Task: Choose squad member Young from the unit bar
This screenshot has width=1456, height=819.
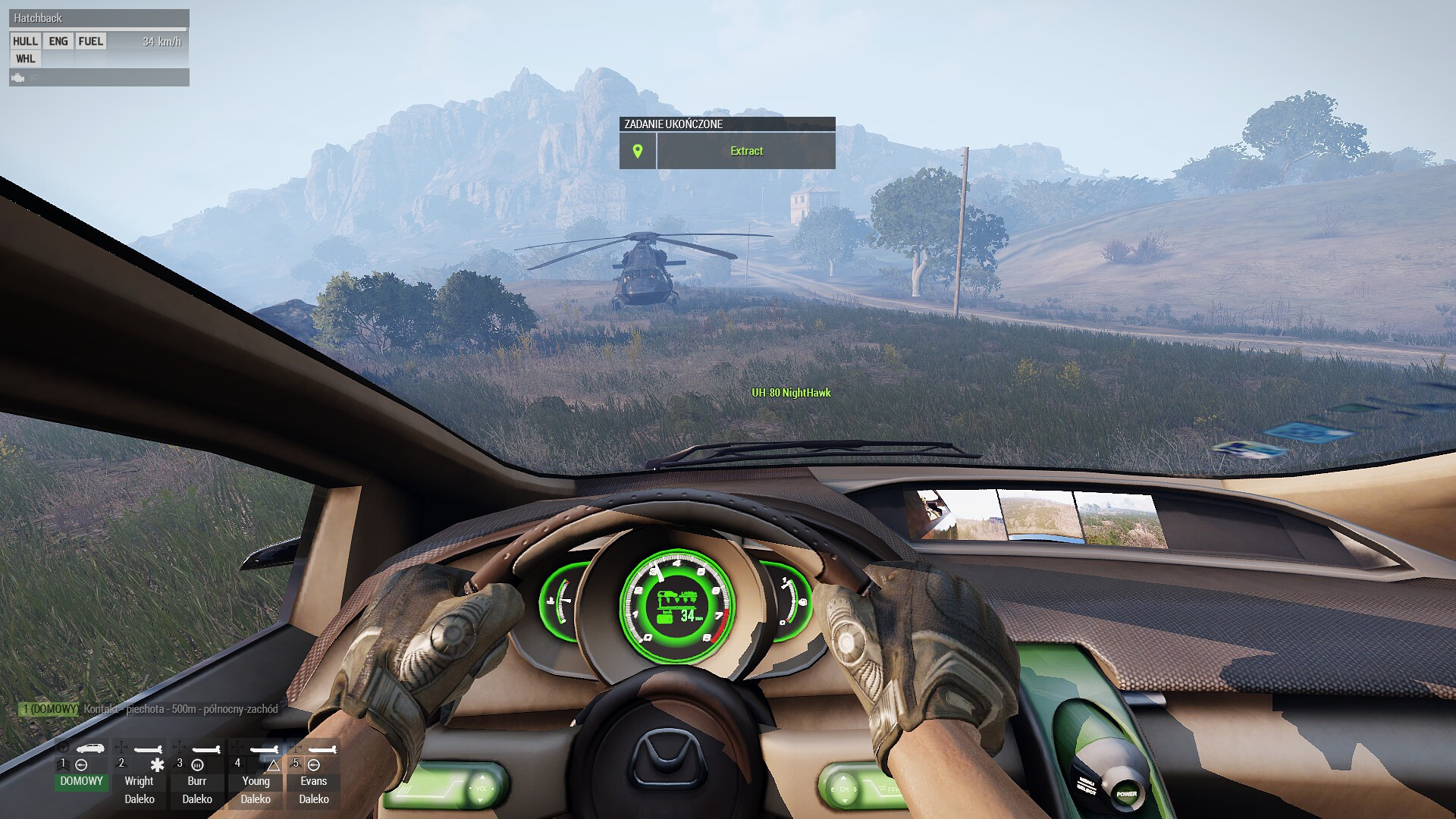Action: tap(256, 780)
